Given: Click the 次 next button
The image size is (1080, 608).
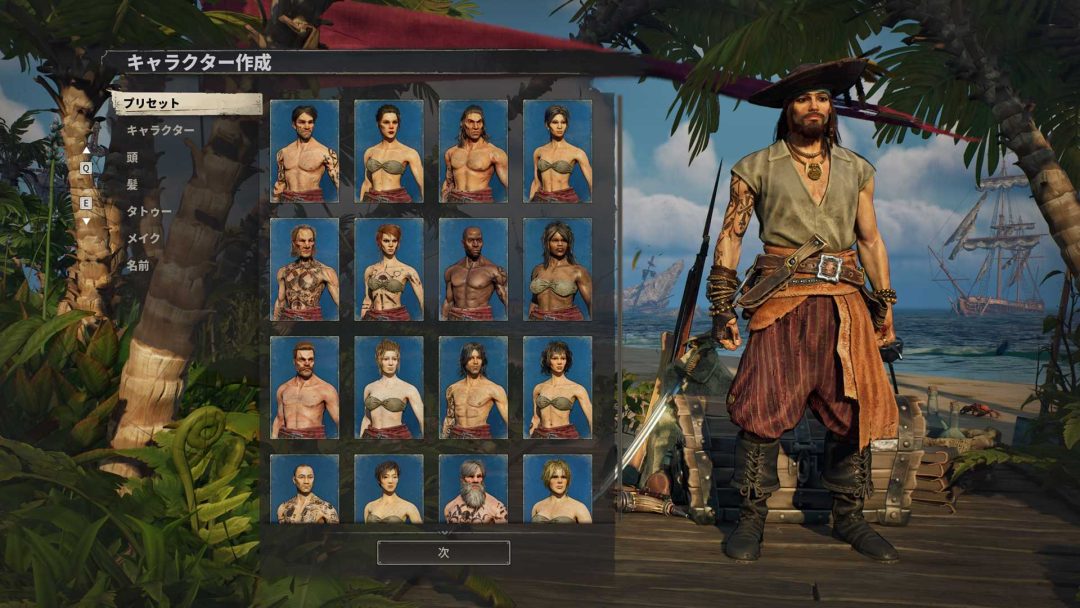Looking at the screenshot, I should (x=443, y=552).
